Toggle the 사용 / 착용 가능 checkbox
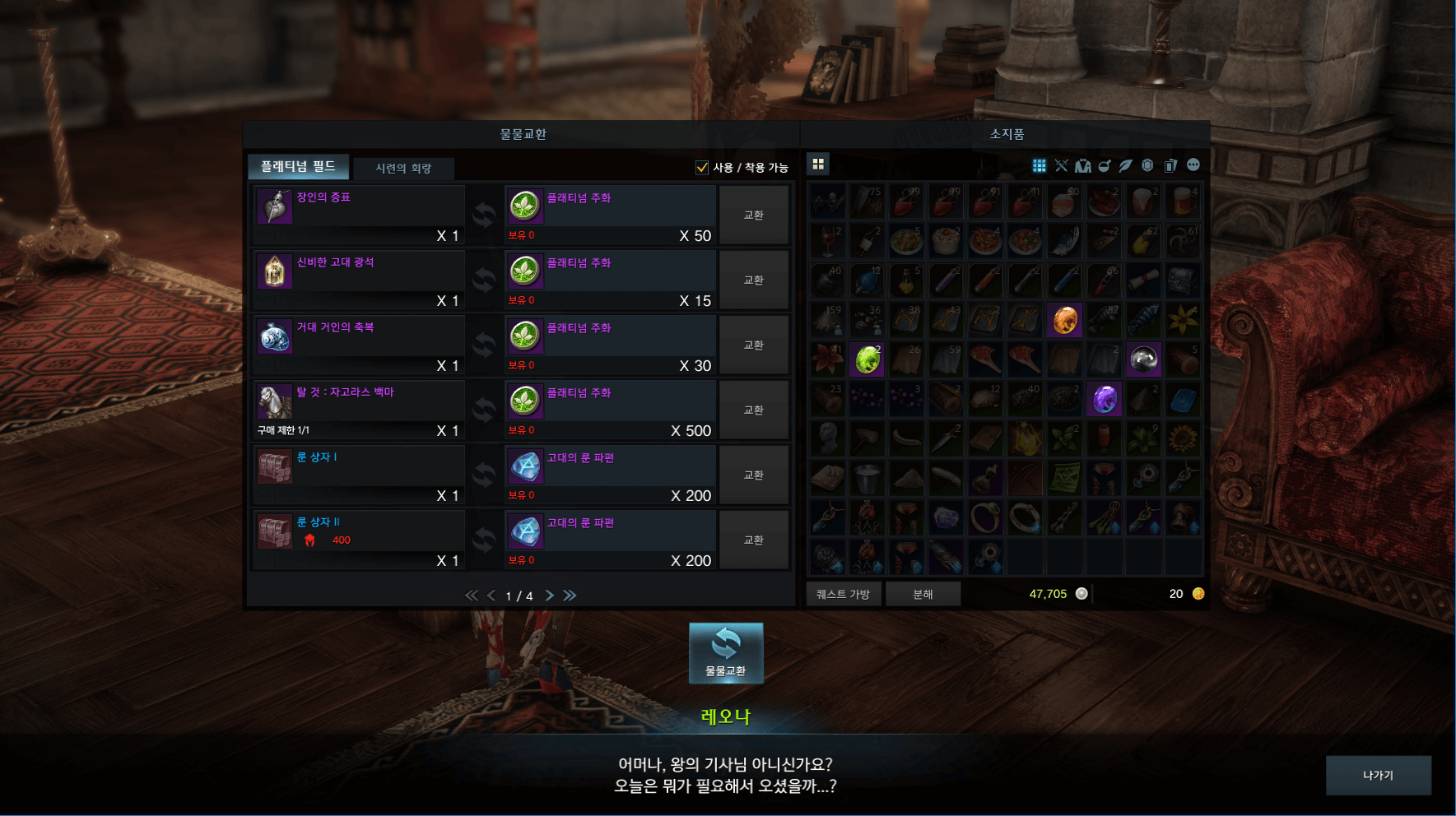The width and height of the screenshot is (1456, 816). coord(702,168)
